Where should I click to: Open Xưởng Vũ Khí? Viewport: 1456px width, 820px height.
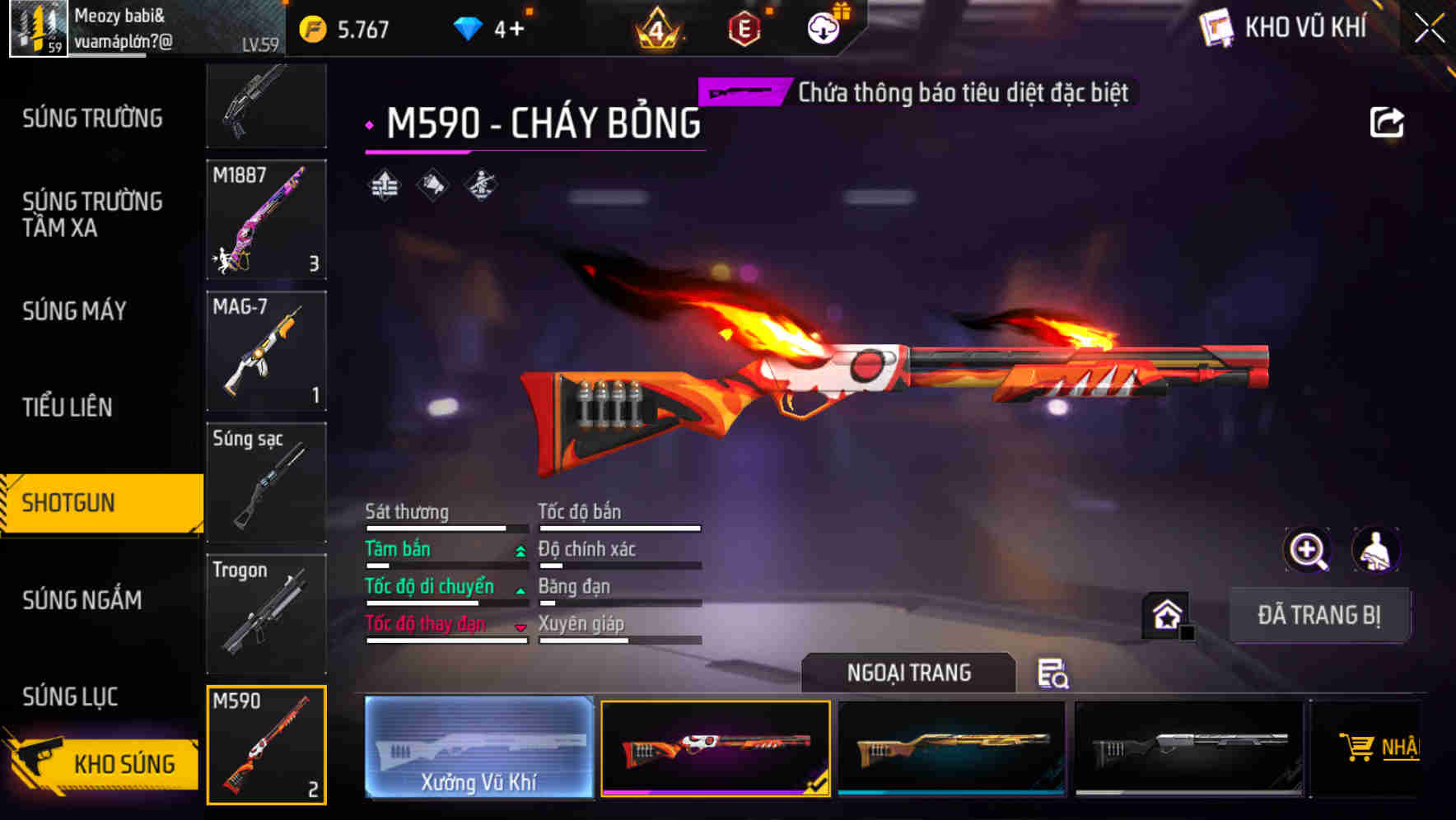[478, 748]
